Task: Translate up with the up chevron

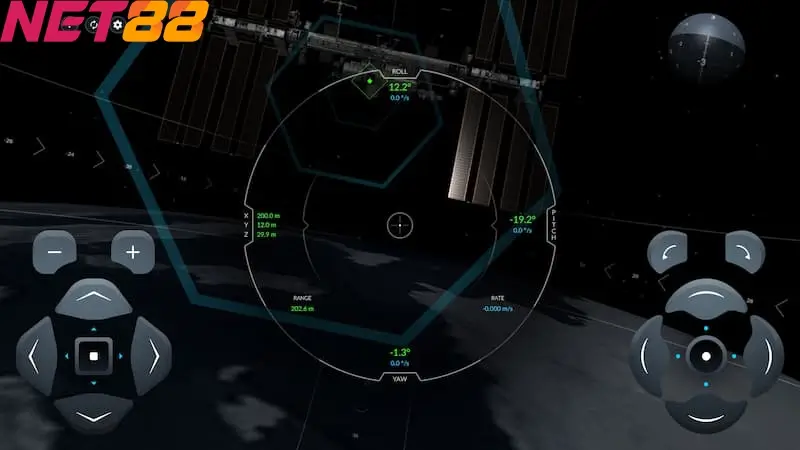Action: [x=93, y=298]
